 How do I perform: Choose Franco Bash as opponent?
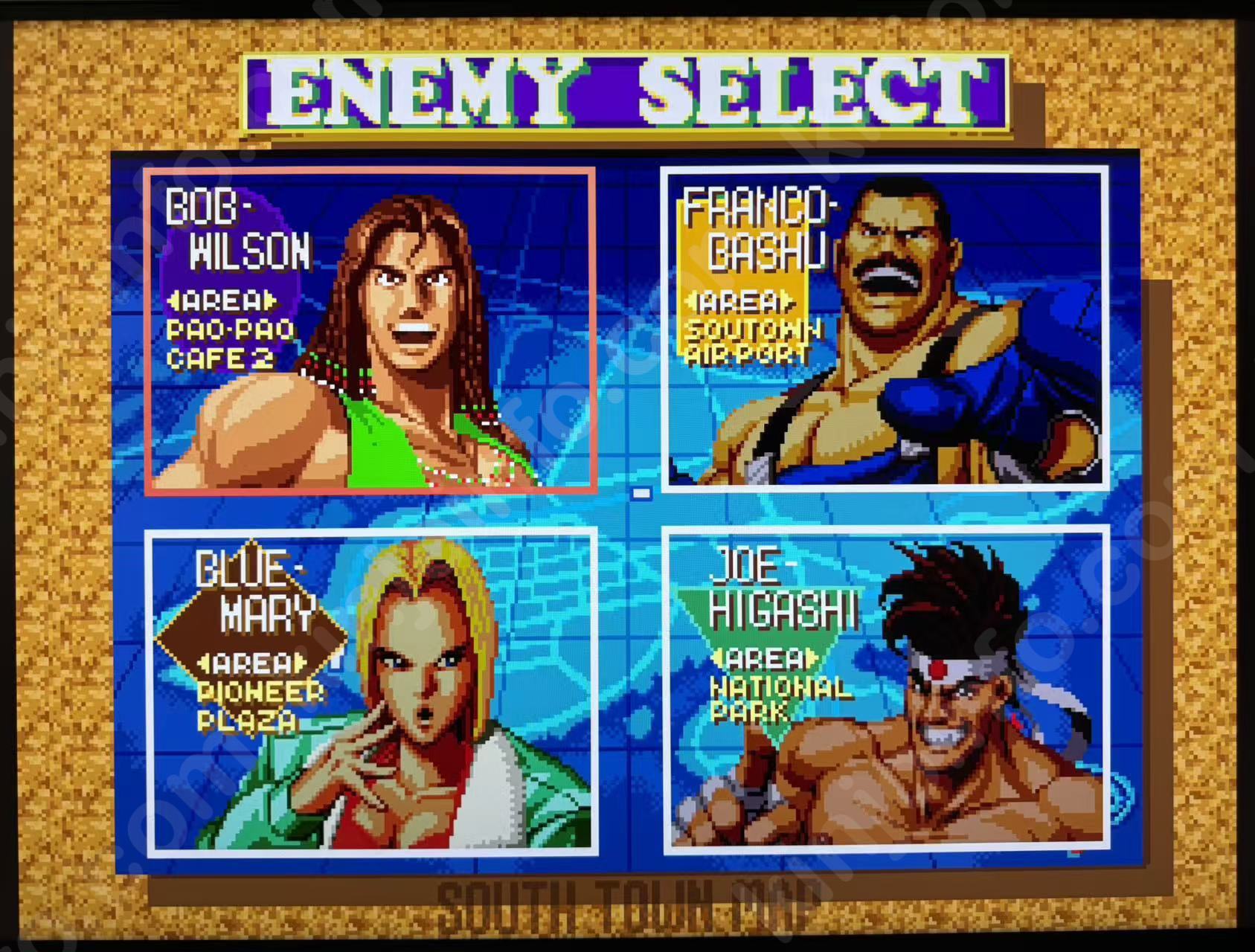pyautogui.click(x=885, y=329)
